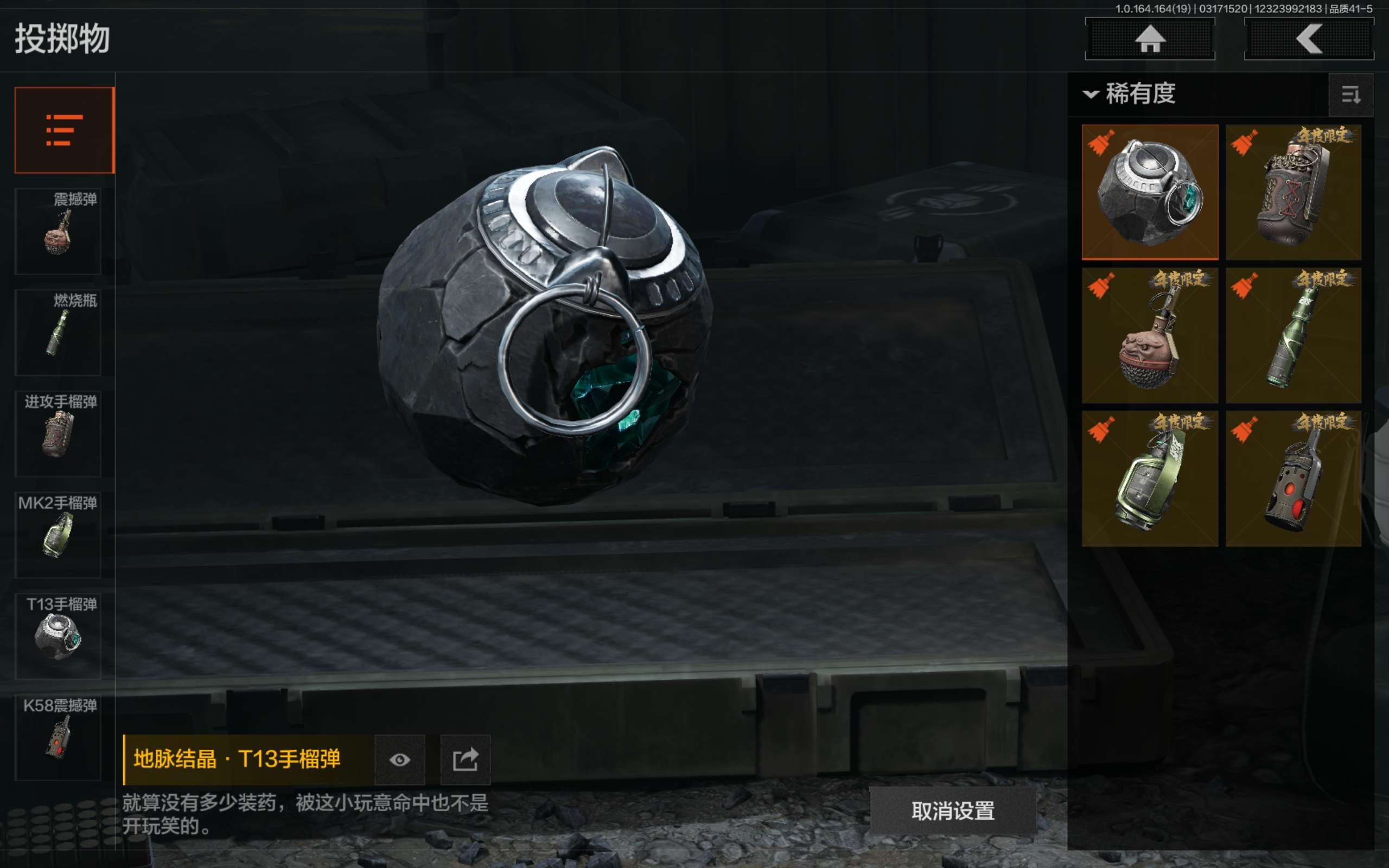
Task: Choose the lion-head stun grenade skin
Action: pyautogui.click(x=1150, y=335)
